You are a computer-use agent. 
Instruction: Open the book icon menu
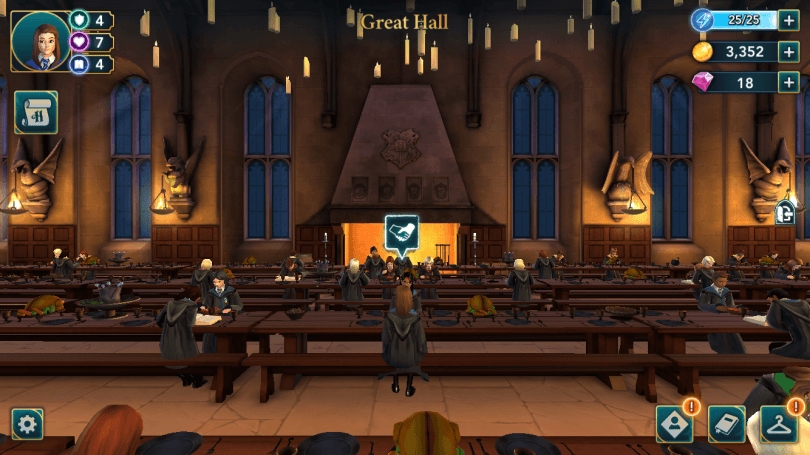[727, 424]
